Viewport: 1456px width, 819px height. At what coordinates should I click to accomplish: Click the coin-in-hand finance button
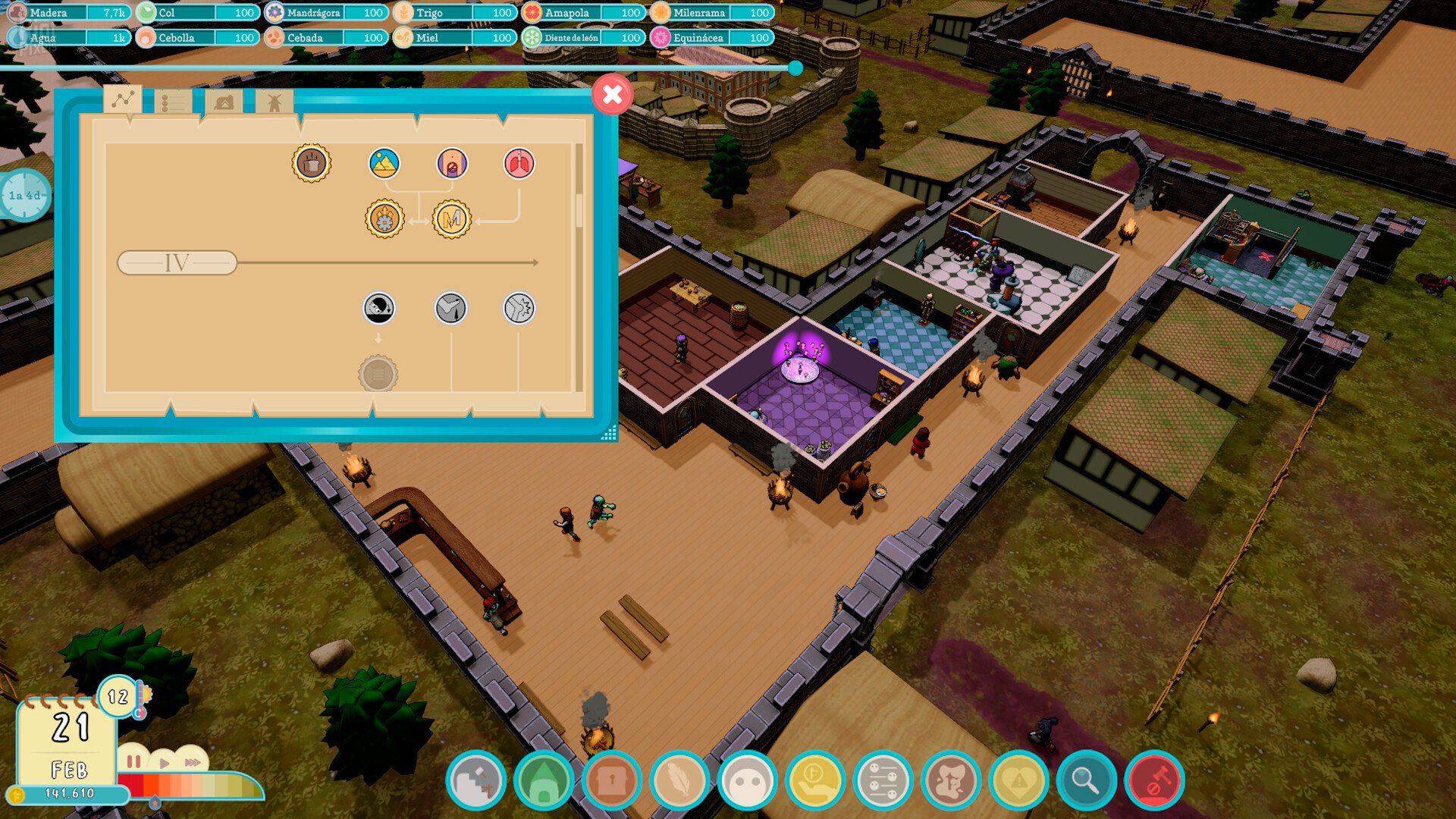(x=814, y=780)
